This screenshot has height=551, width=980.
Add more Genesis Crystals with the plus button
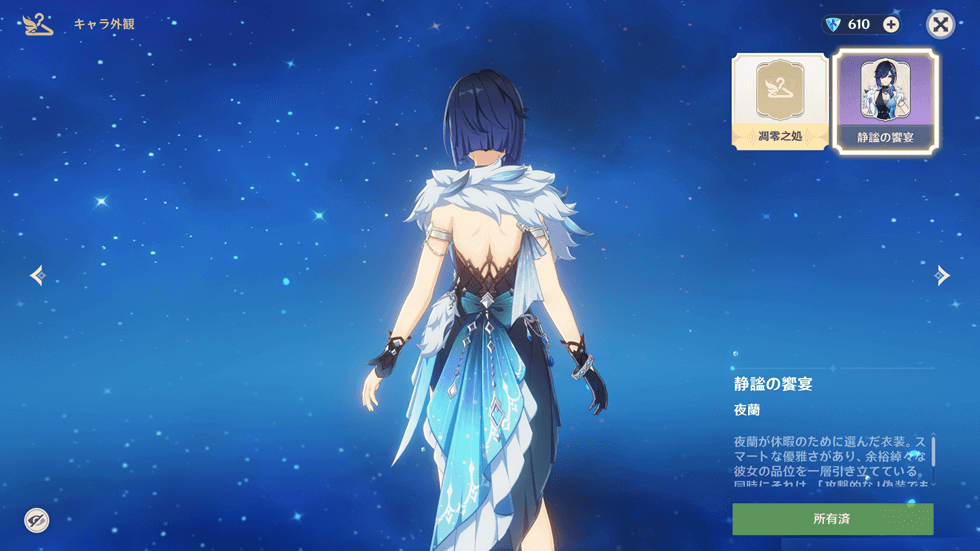[890, 25]
